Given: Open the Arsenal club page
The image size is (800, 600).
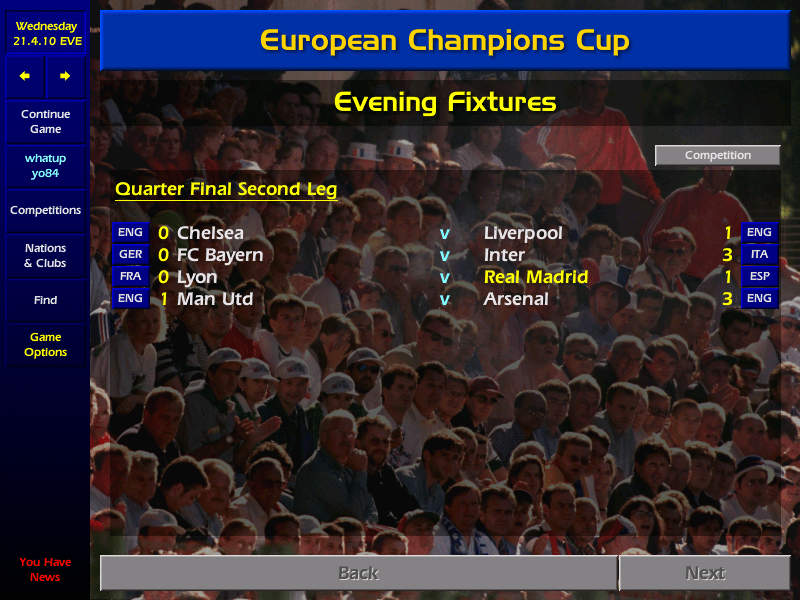Looking at the screenshot, I should tap(516, 299).
